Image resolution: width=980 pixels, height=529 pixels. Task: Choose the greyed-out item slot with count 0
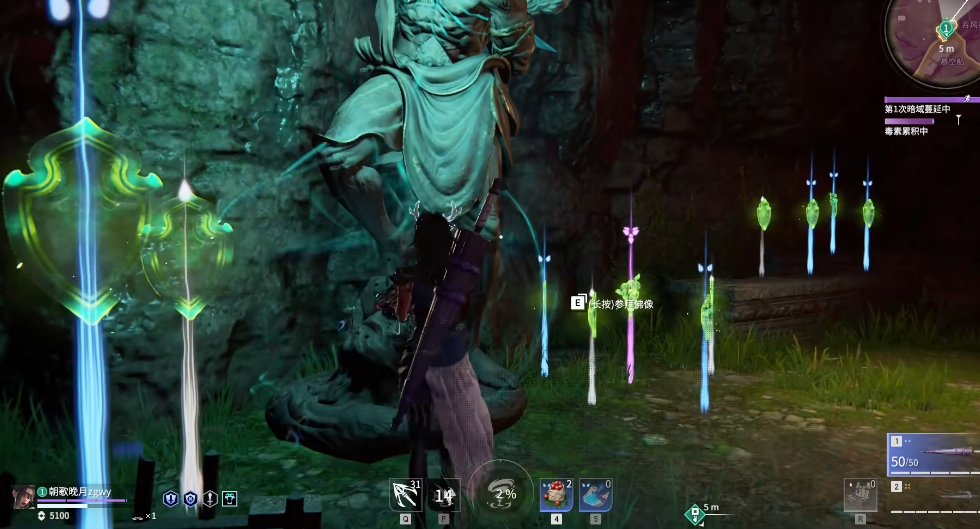pyautogui.click(x=860, y=493)
